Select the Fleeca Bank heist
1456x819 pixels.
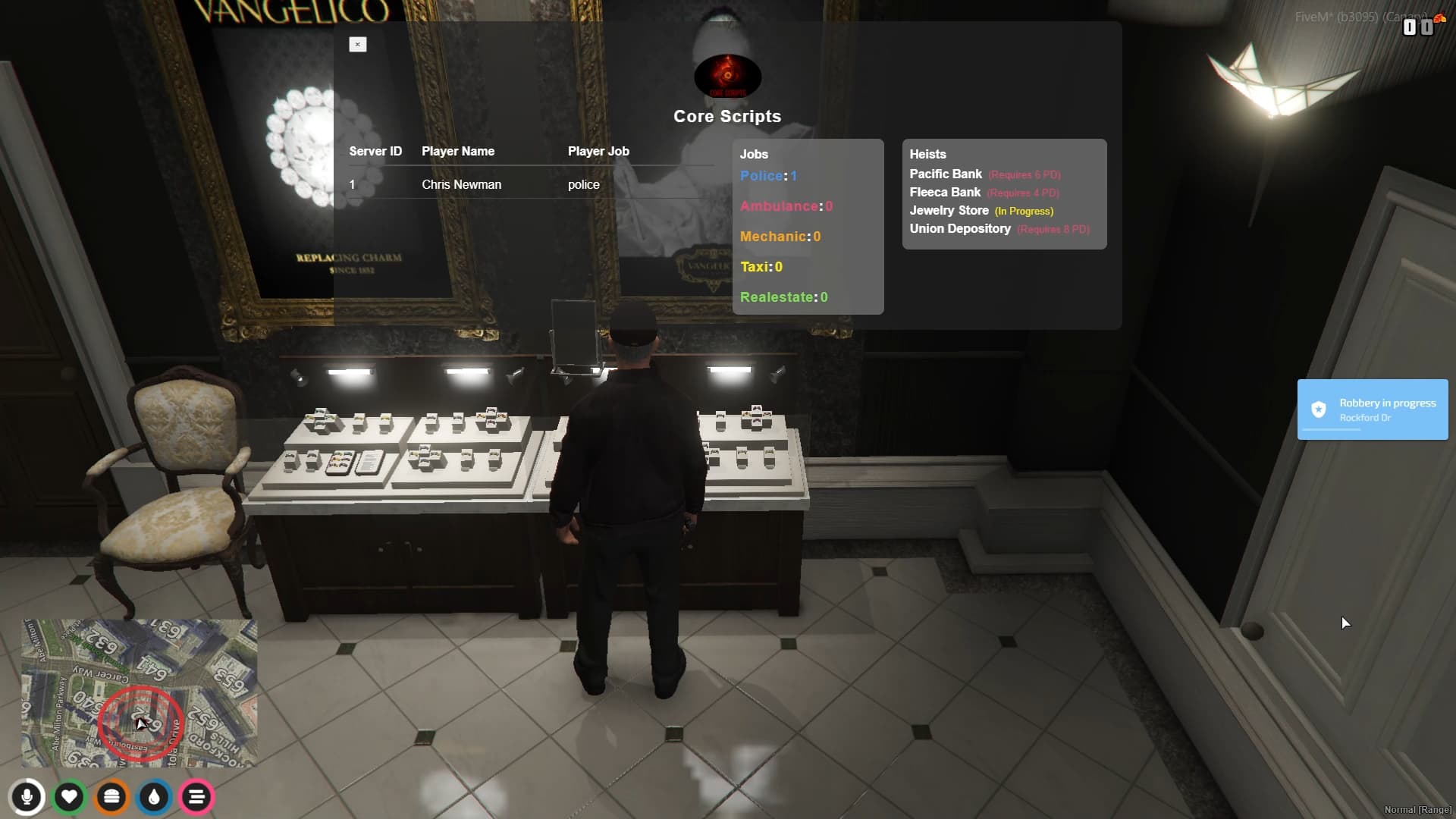pyautogui.click(x=944, y=192)
